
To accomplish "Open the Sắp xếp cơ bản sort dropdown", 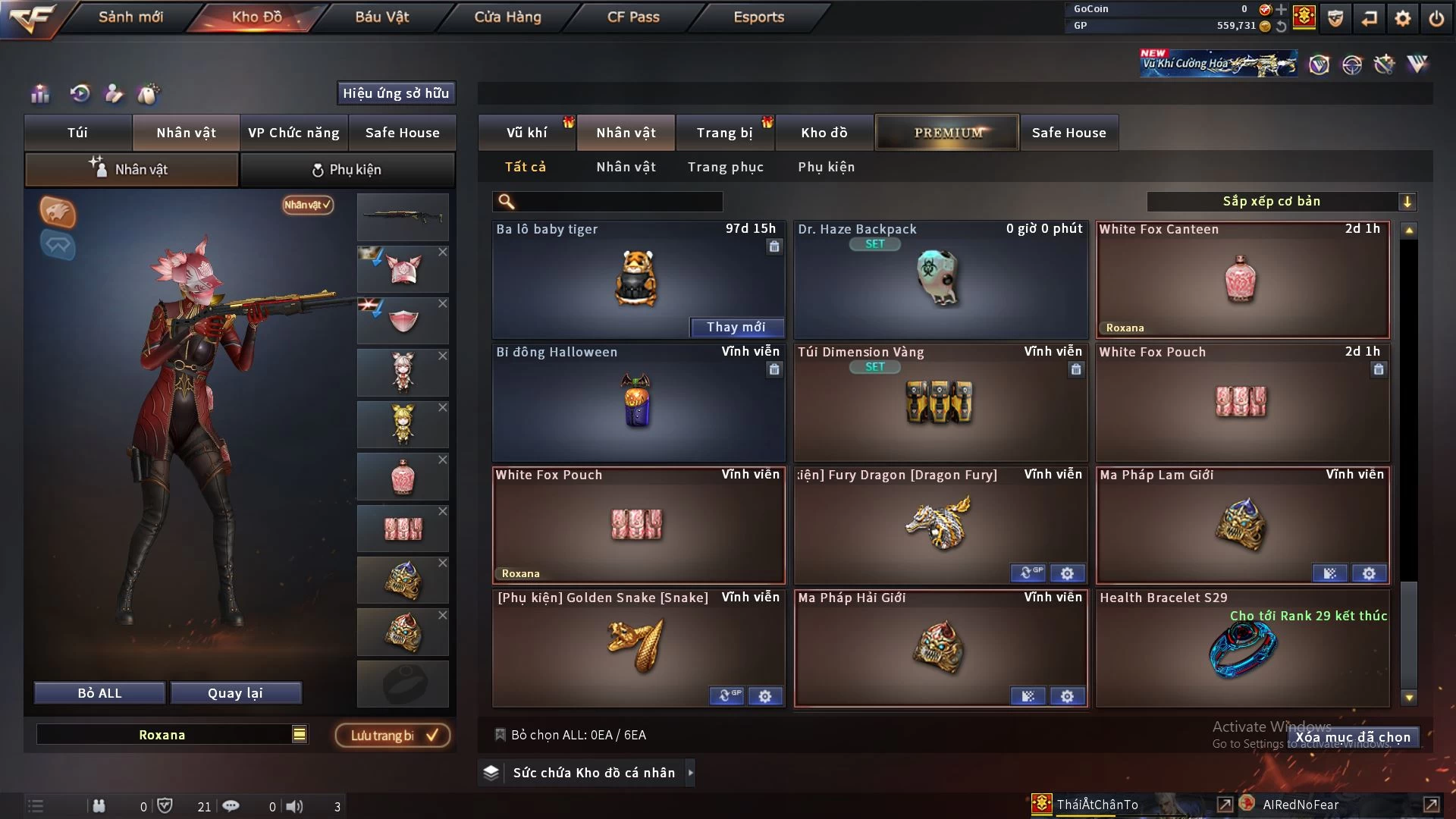I will click(x=1281, y=202).
